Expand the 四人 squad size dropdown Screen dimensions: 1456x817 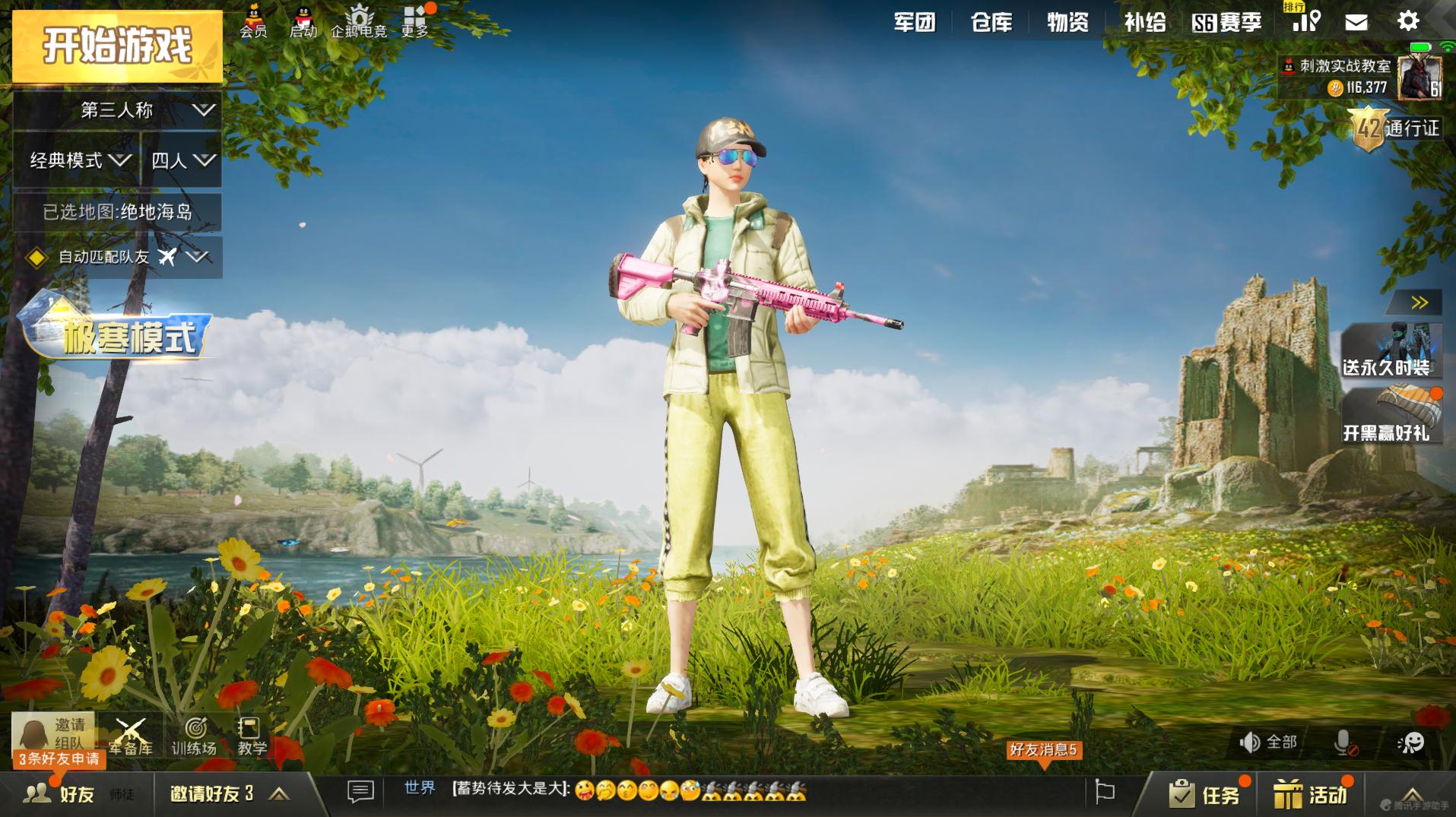click(181, 161)
